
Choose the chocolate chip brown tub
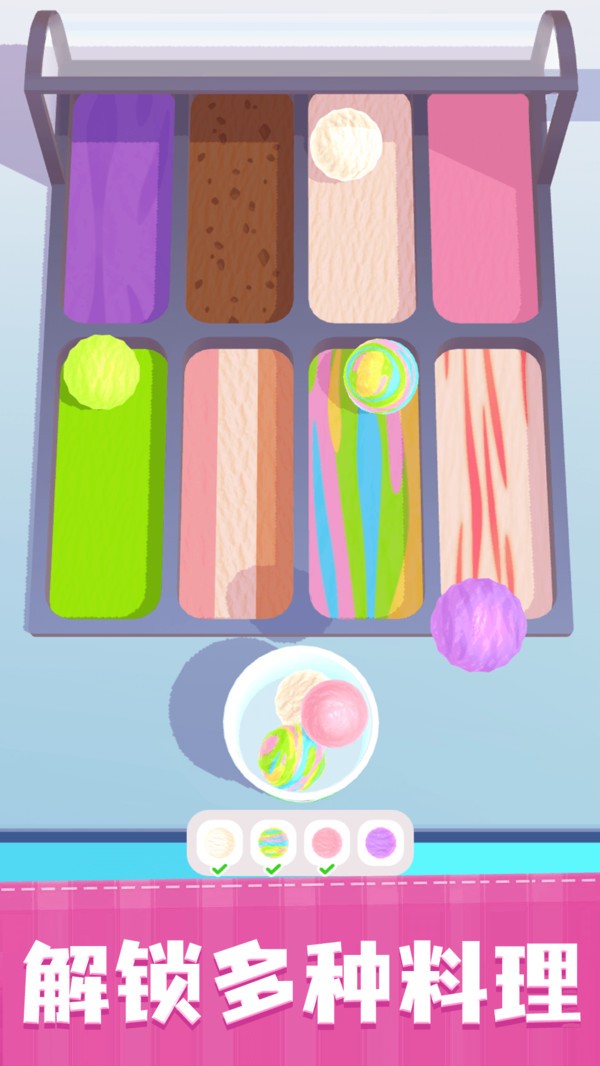pyautogui.click(x=240, y=210)
